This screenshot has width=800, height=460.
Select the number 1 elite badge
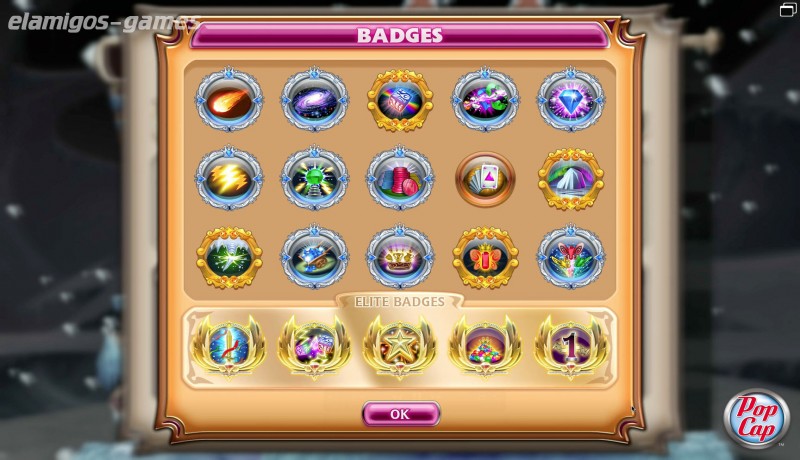coord(571,345)
